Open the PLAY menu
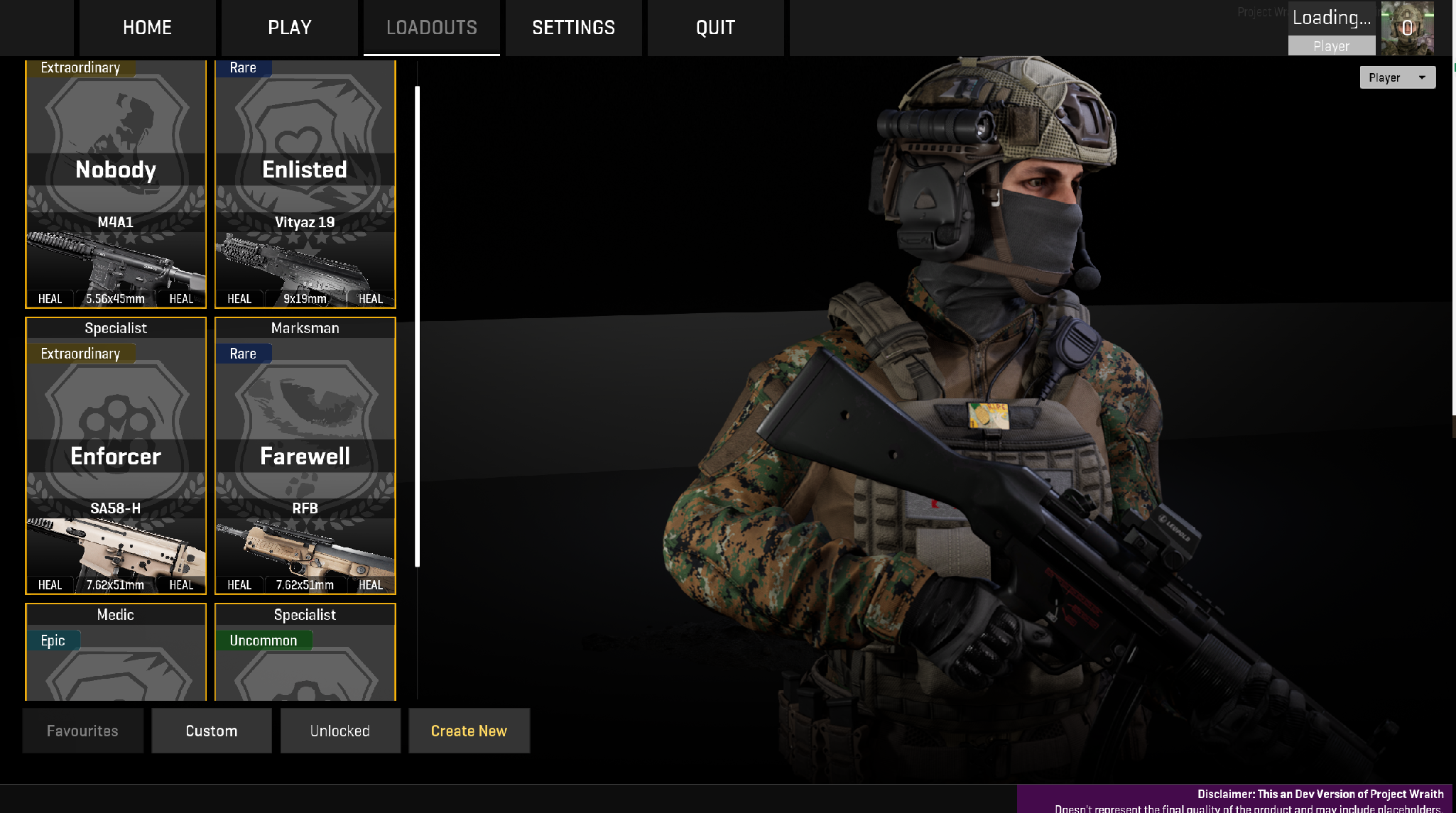Image resolution: width=1456 pixels, height=813 pixels. (290, 28)
